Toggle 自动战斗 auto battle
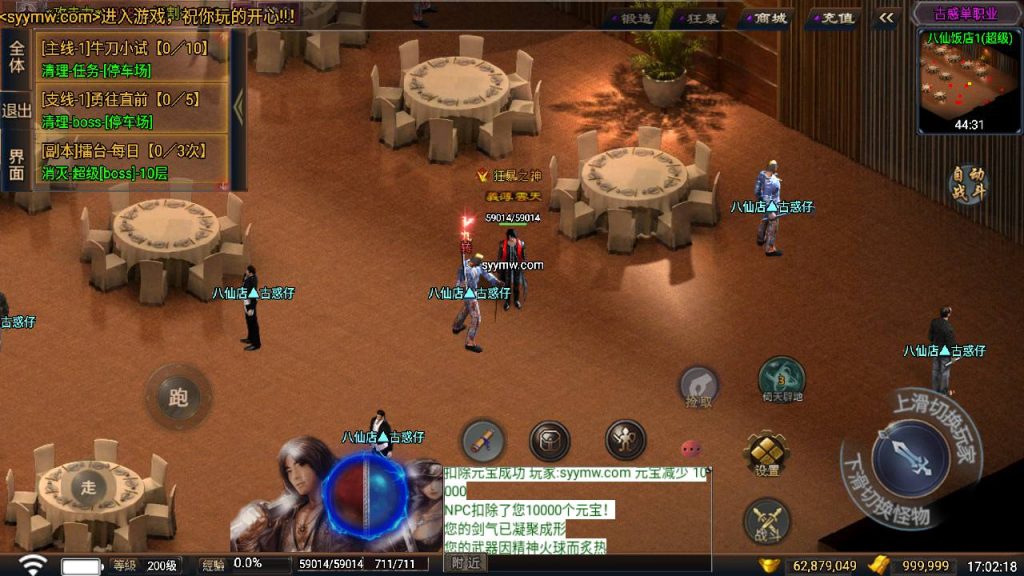Image resolution: width=1024 pixels, height=576 pixels. 968,185
